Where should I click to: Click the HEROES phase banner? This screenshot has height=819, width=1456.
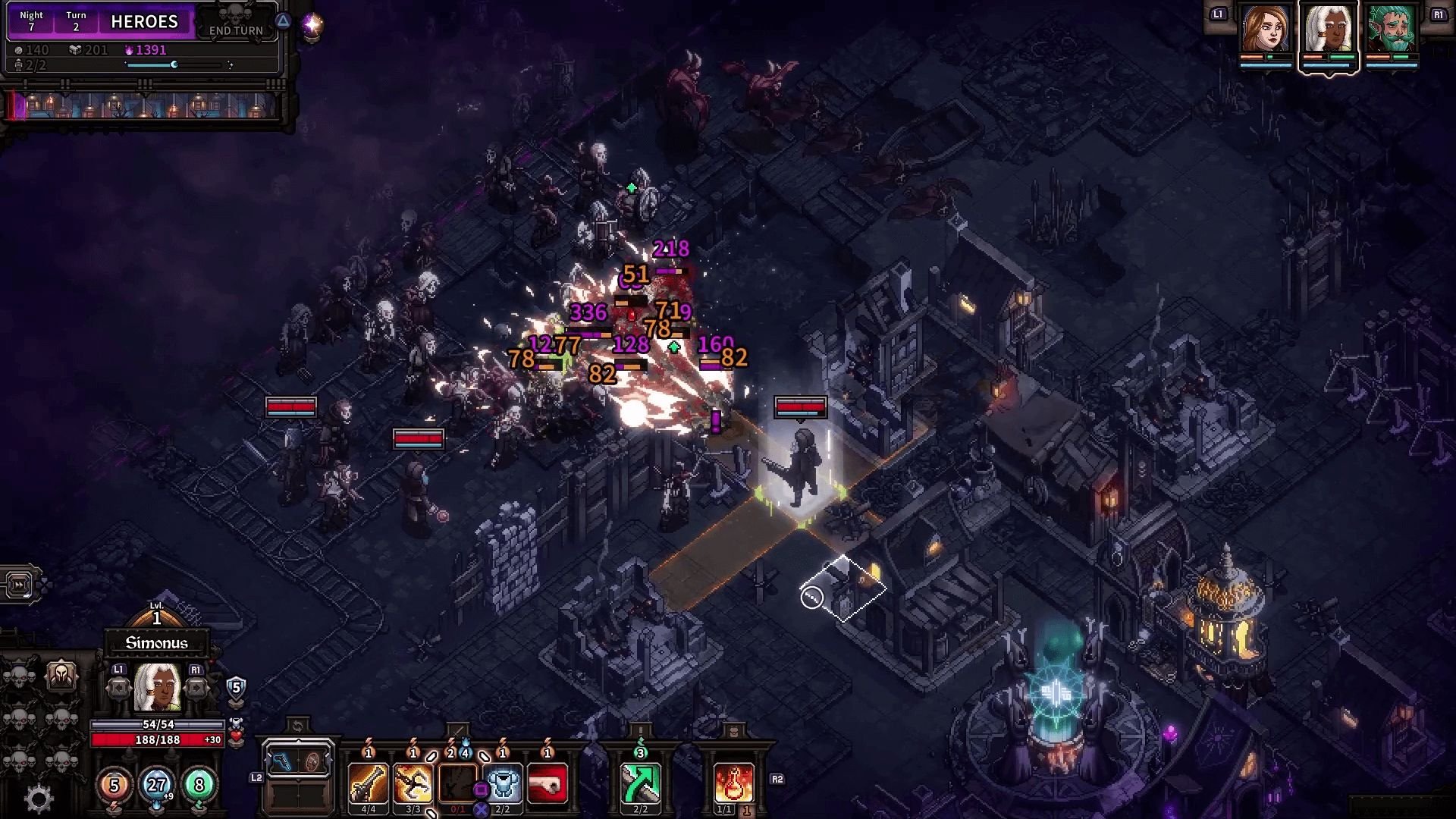coord(146,22)
